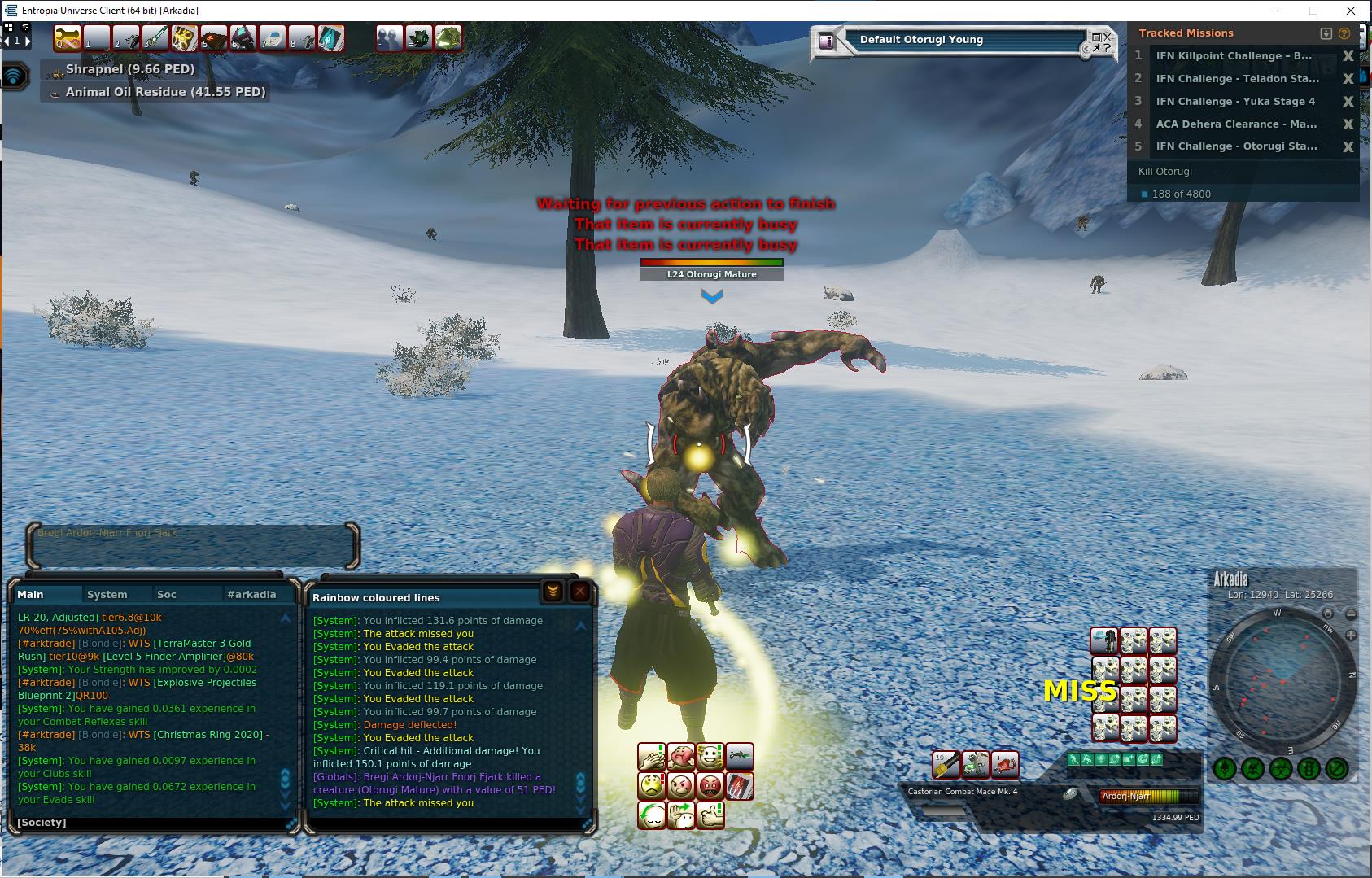Remove IFN Challenge - Yuka Stage 4 mission

(1348, 102)
